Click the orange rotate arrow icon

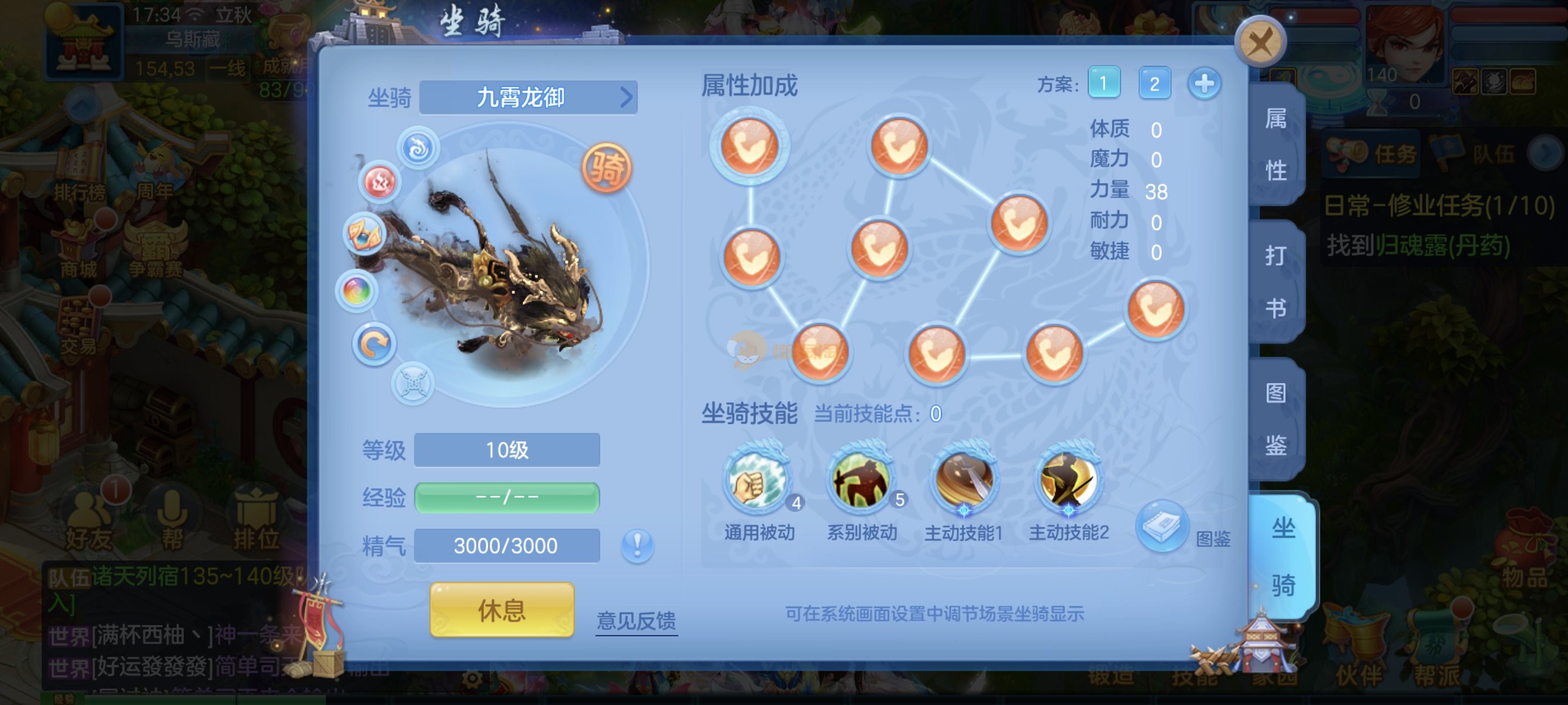coord(374,344)
